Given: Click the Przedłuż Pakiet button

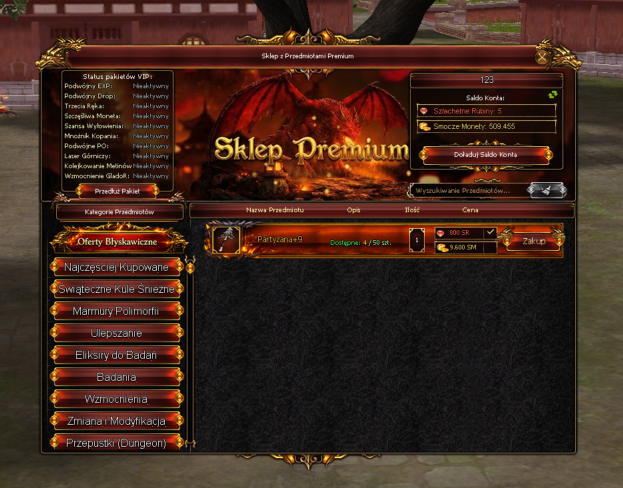Looking at the screenshot, I should tap(118, 189).
